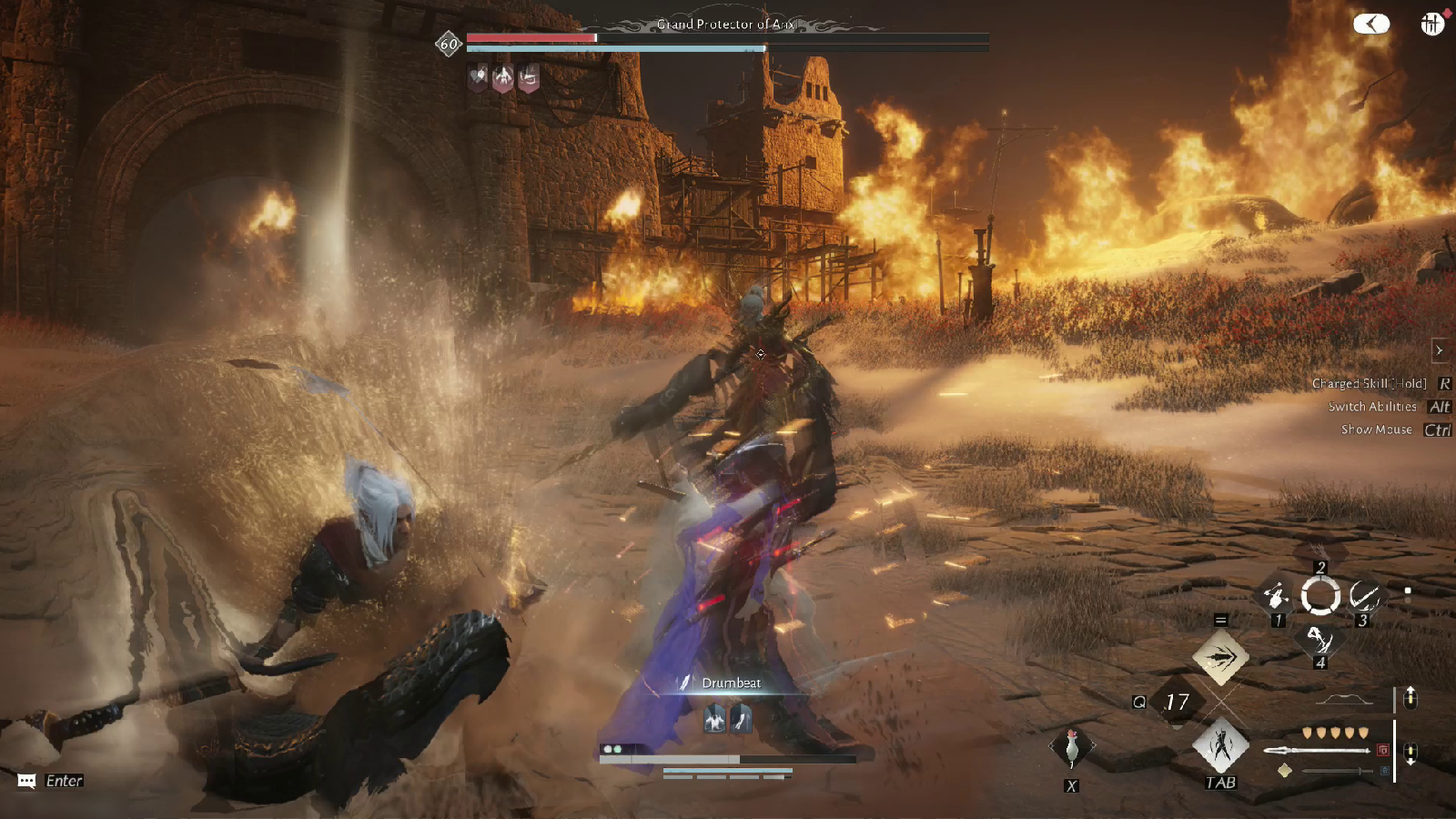
Task: Click the white back arrow button
Action: (x=1371, y=24)
